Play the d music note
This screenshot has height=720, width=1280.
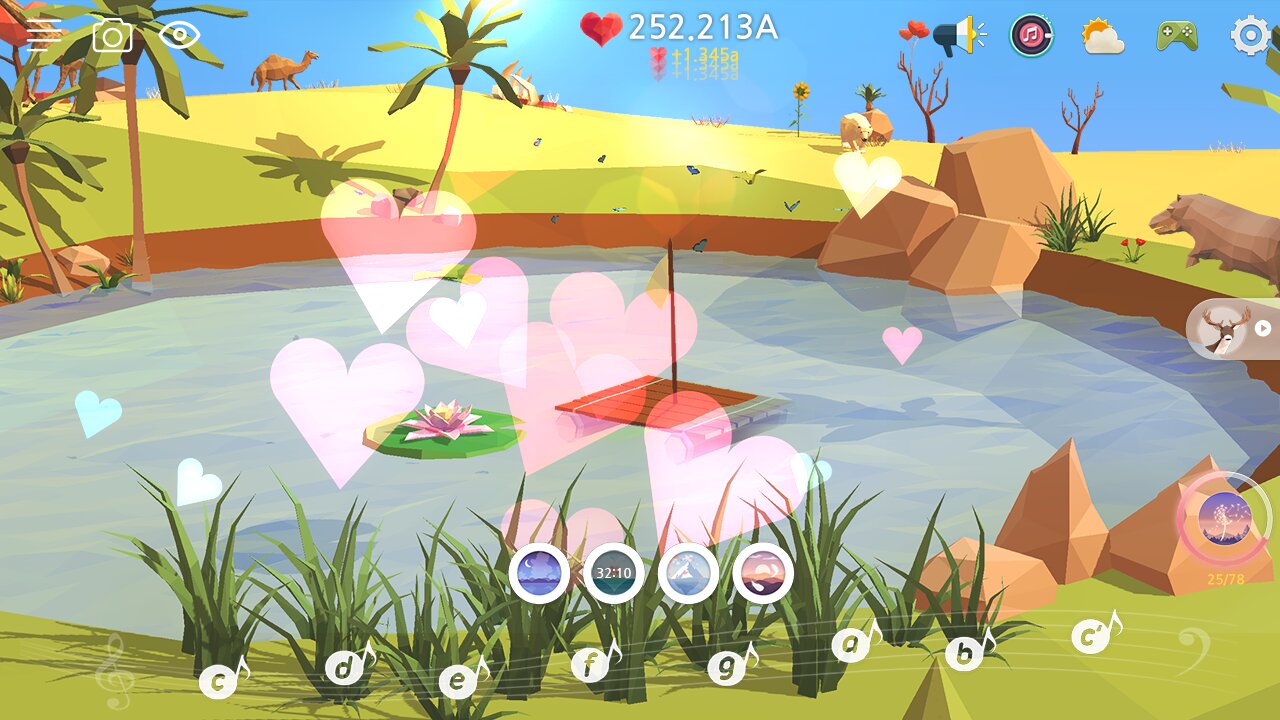pos(344,667)
